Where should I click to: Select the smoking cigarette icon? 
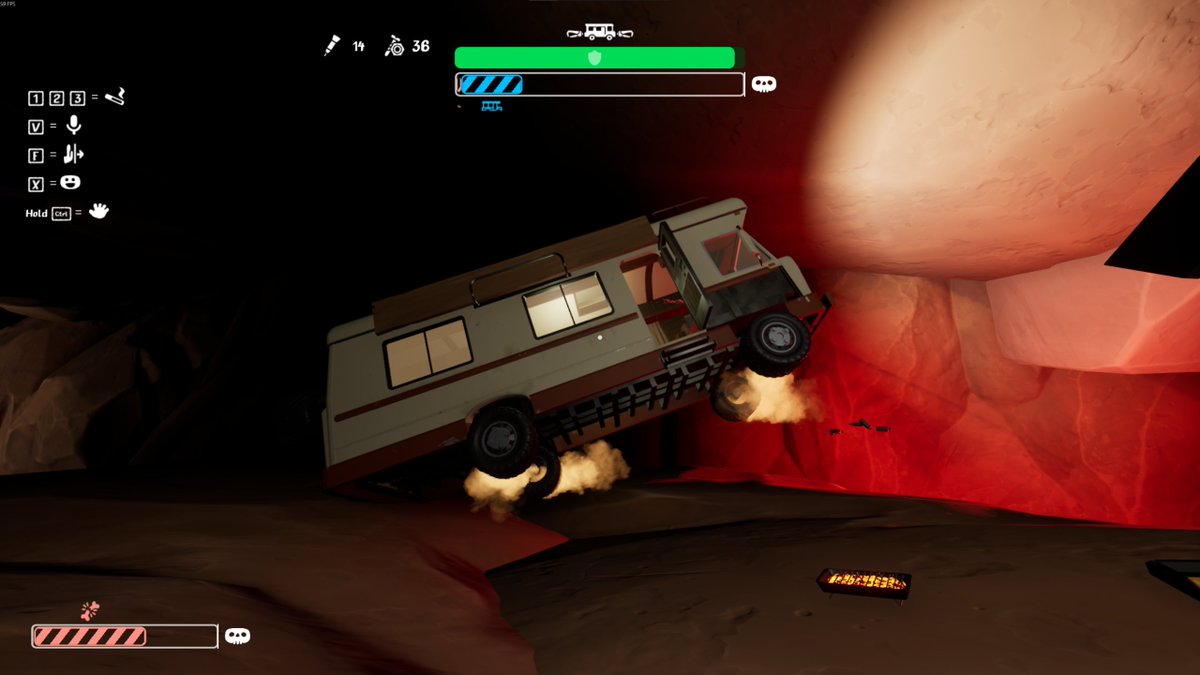point(115,97)
